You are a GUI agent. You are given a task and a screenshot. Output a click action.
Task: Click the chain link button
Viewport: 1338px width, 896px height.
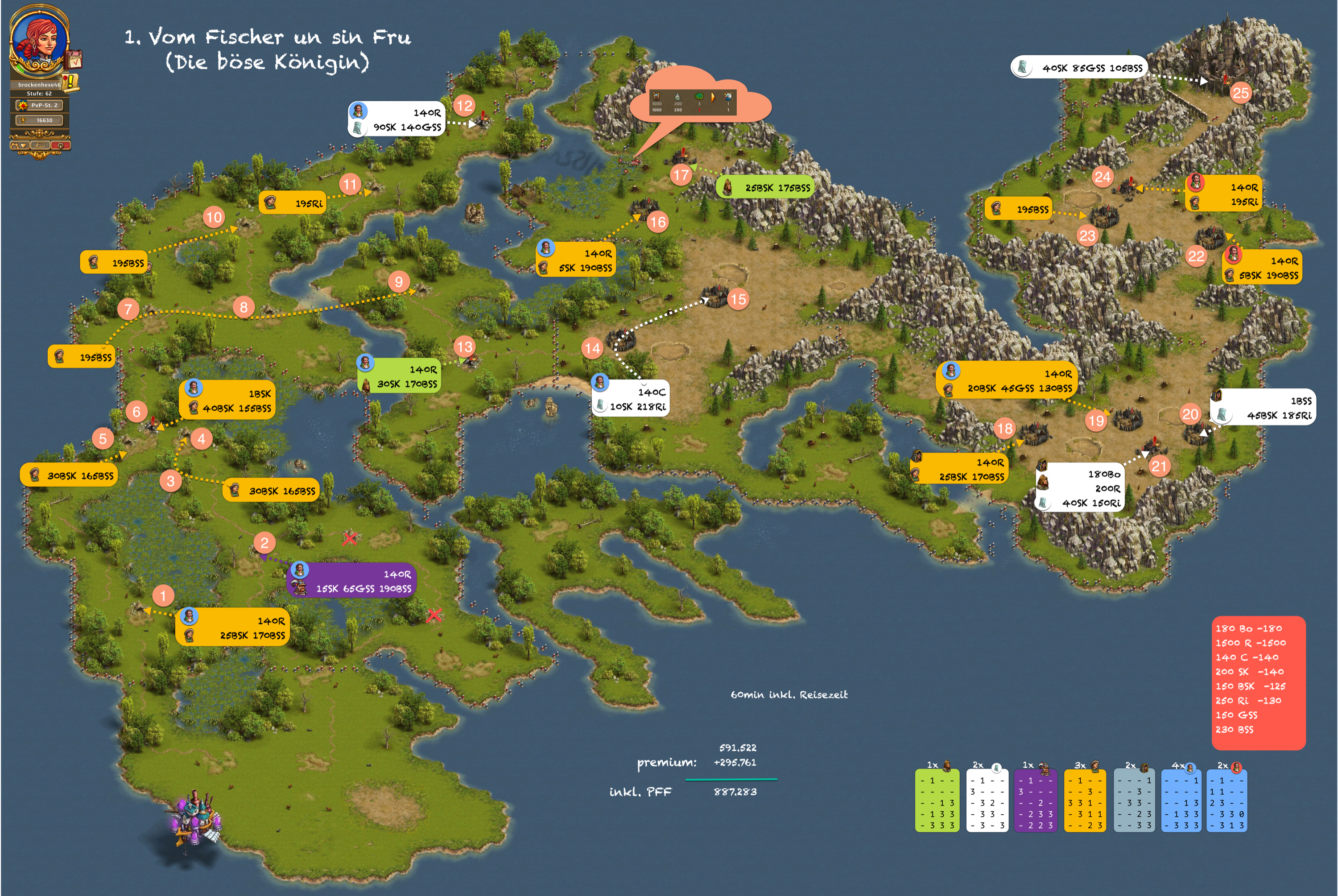click(39, 146)
